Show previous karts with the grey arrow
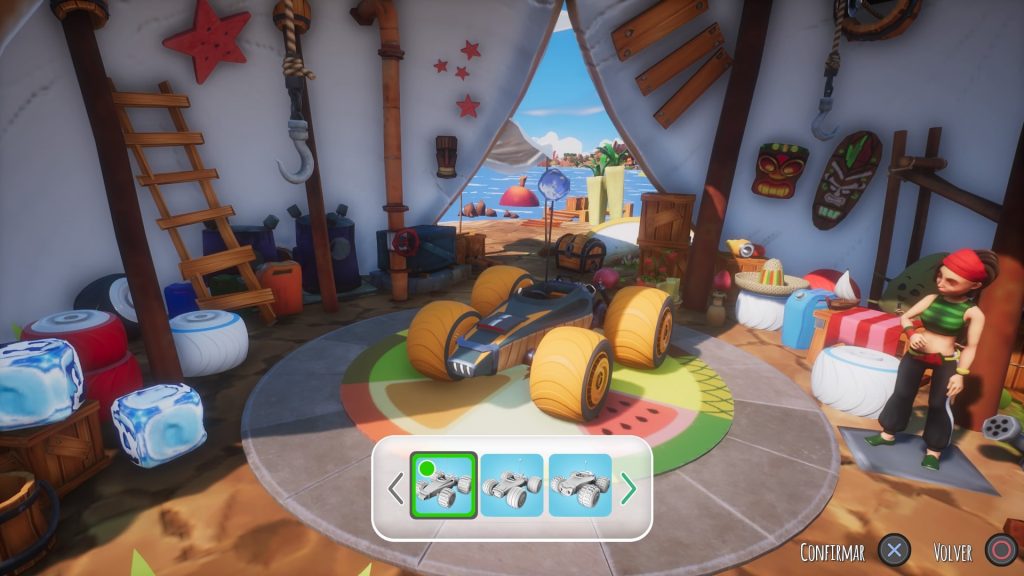 [396, 488]
